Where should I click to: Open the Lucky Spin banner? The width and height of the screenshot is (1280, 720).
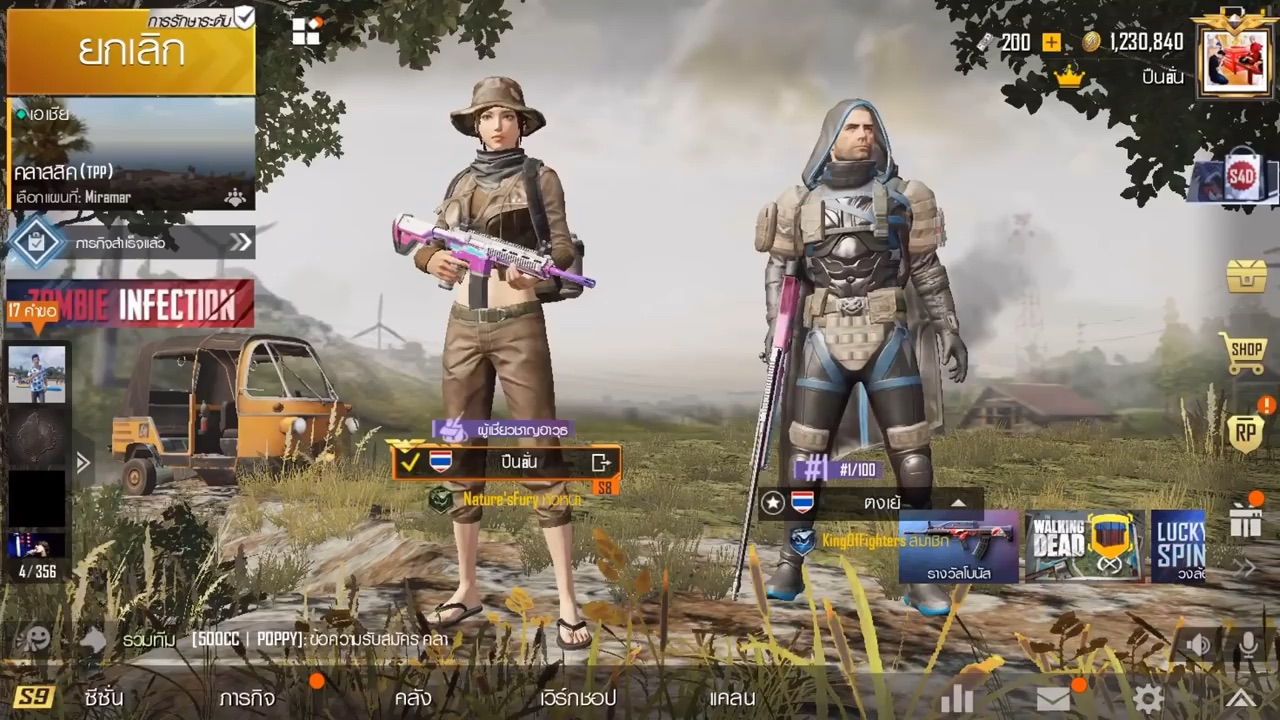pyautogui.click(x=1178, y=546)
